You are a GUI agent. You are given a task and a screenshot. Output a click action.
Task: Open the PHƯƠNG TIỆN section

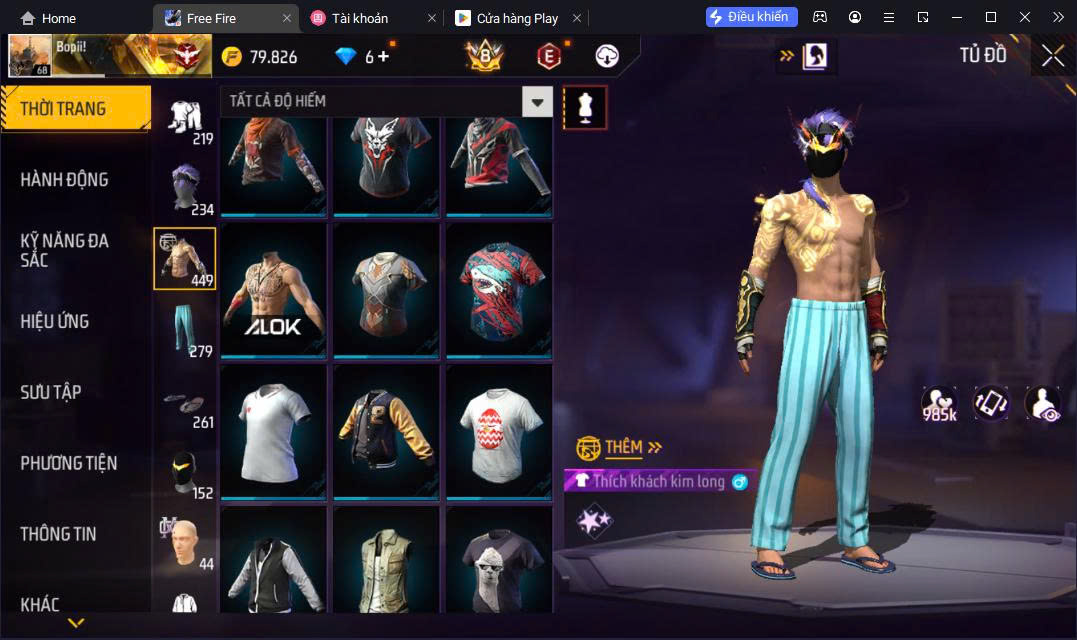click(69, 463)
